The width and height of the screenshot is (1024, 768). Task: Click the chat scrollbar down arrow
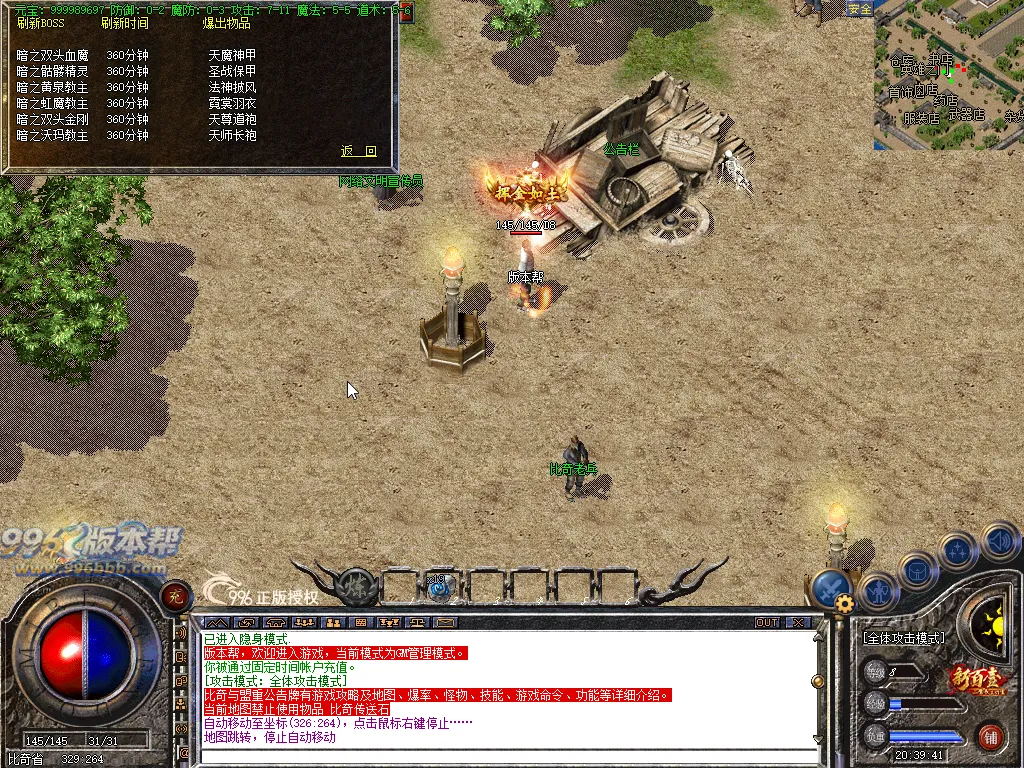click(819, 740)
